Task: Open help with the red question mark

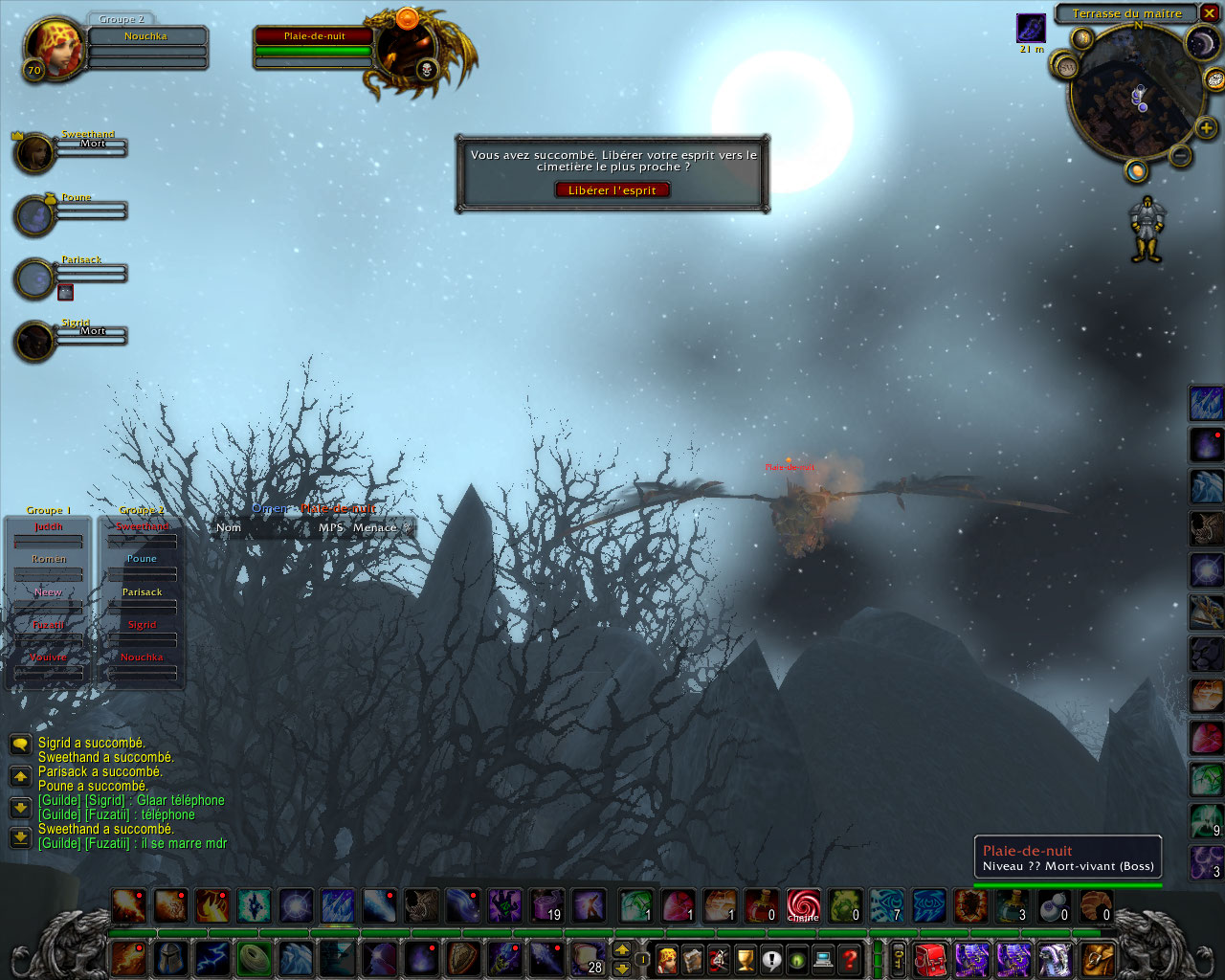Action: (x=849, y=957)
